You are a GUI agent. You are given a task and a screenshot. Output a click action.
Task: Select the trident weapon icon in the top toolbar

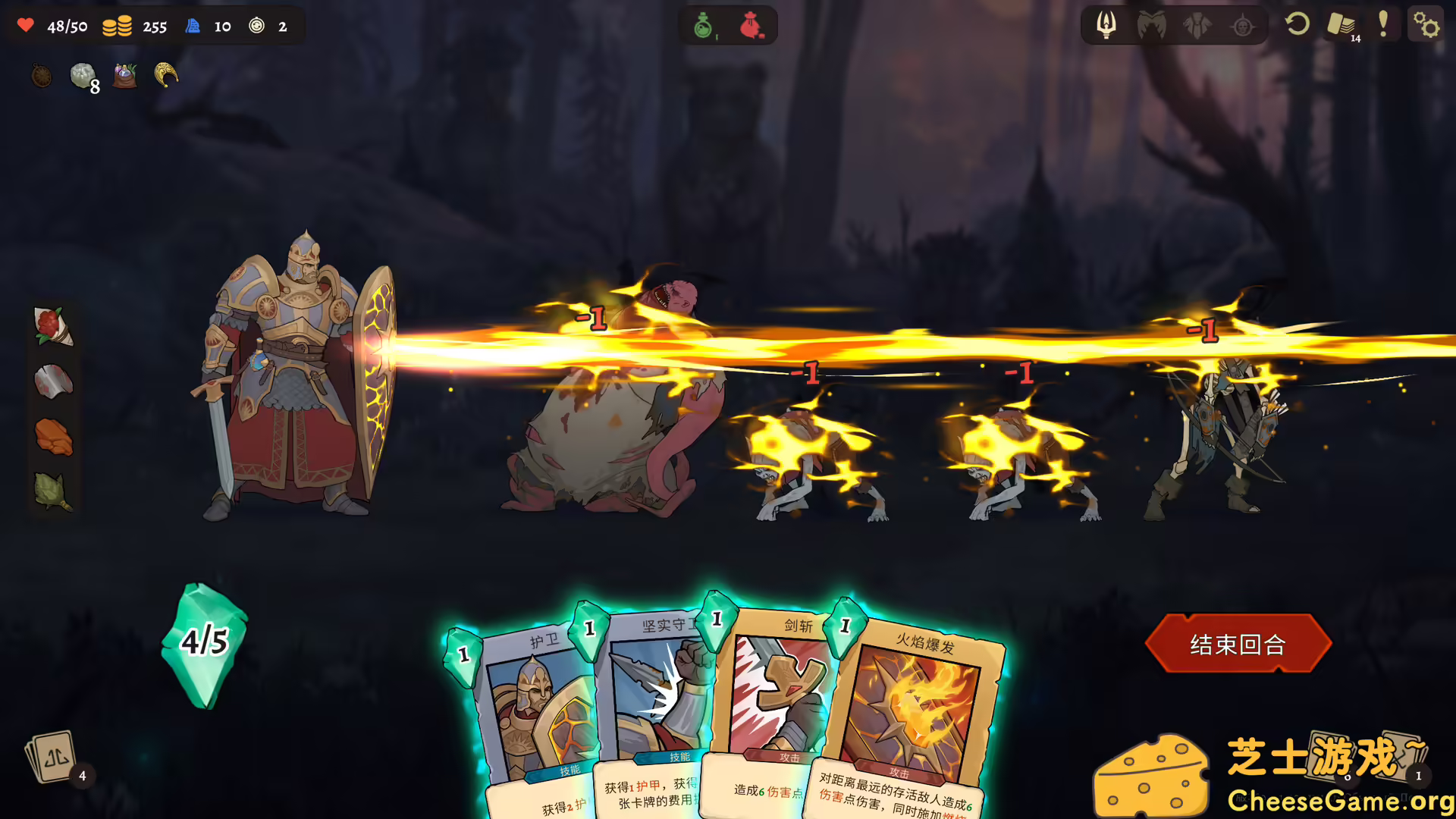click(x=1106, y=25)
